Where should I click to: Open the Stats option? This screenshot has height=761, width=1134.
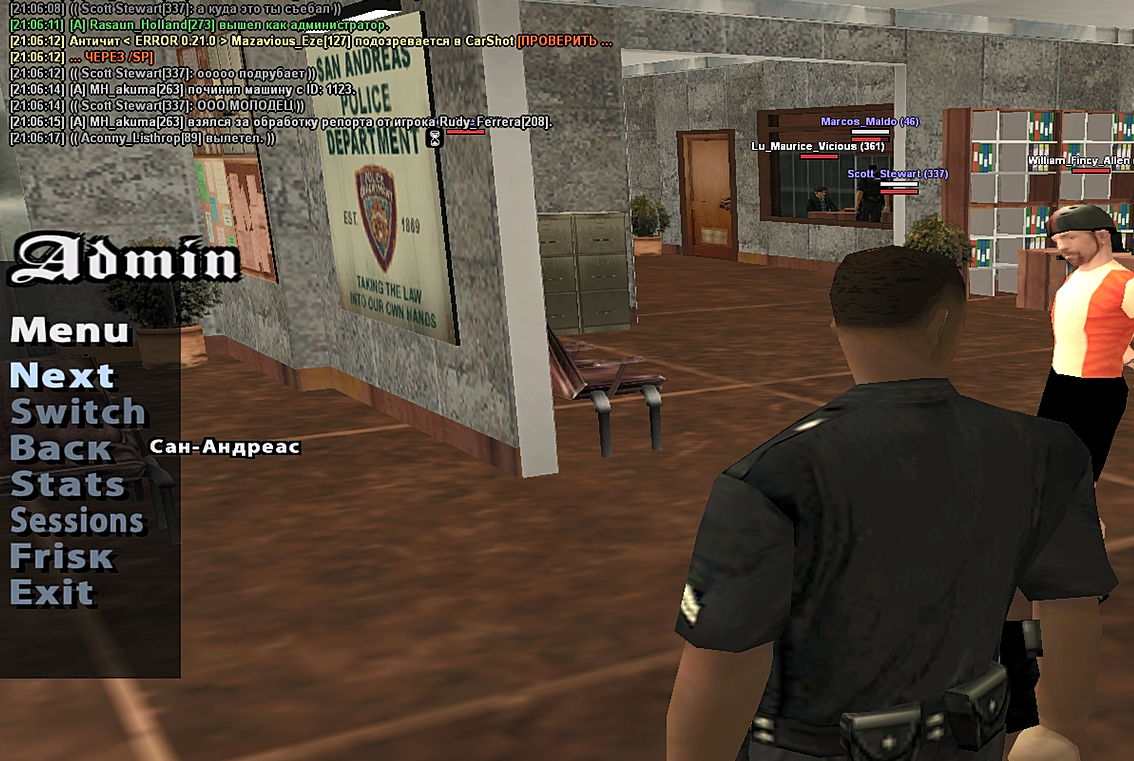click(x=67, y=485)
